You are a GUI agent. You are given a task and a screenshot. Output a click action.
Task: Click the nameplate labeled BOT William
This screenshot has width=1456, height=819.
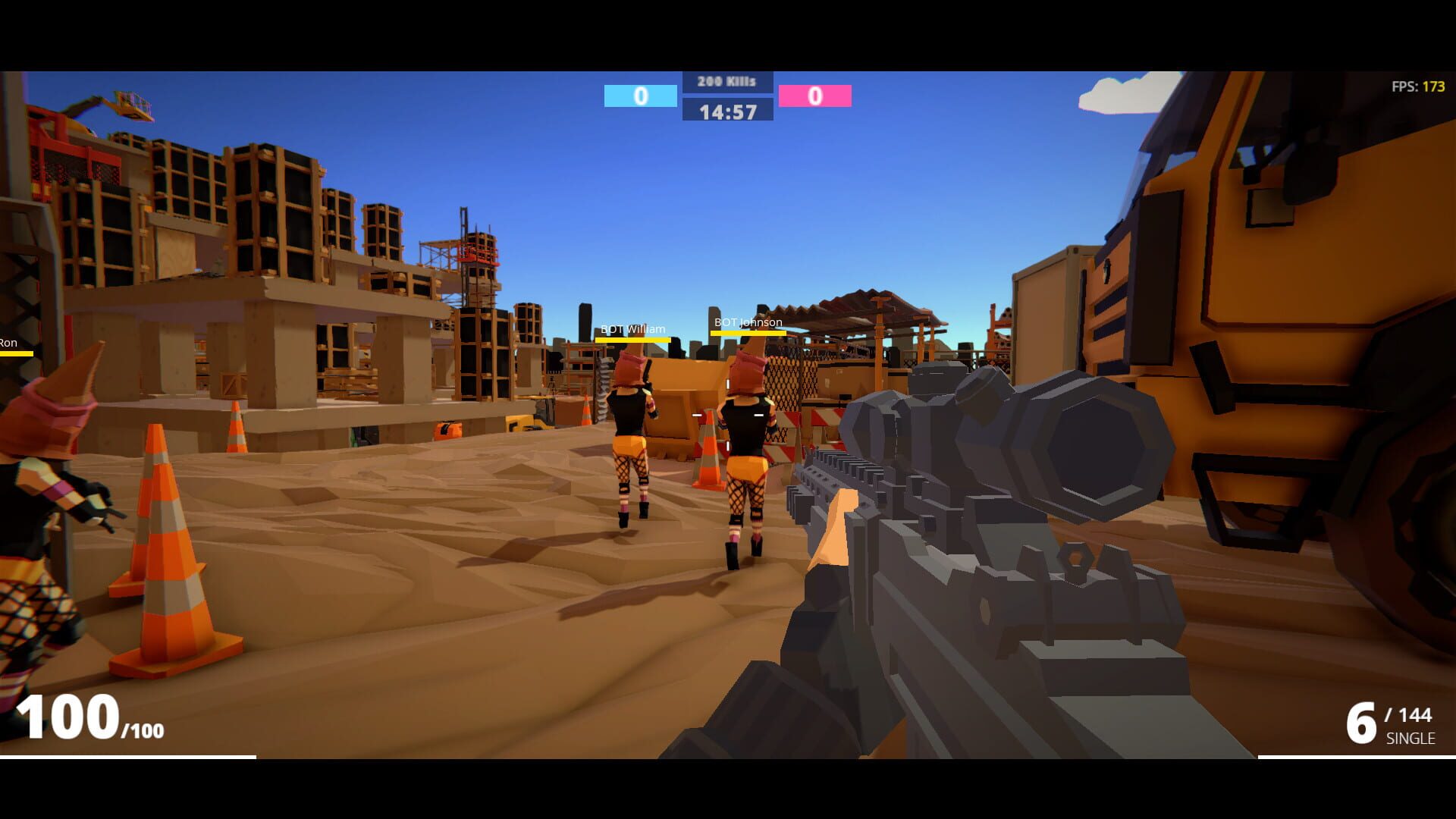(632, 329)
